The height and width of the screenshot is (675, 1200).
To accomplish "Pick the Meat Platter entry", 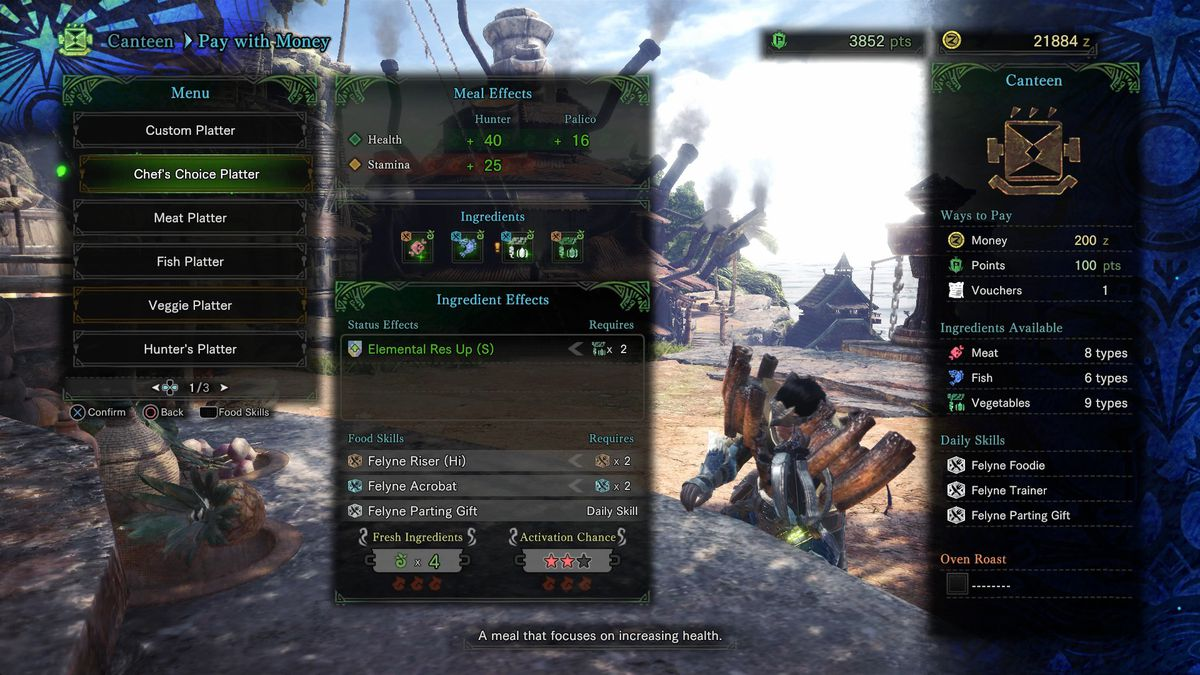I will 190,218.
